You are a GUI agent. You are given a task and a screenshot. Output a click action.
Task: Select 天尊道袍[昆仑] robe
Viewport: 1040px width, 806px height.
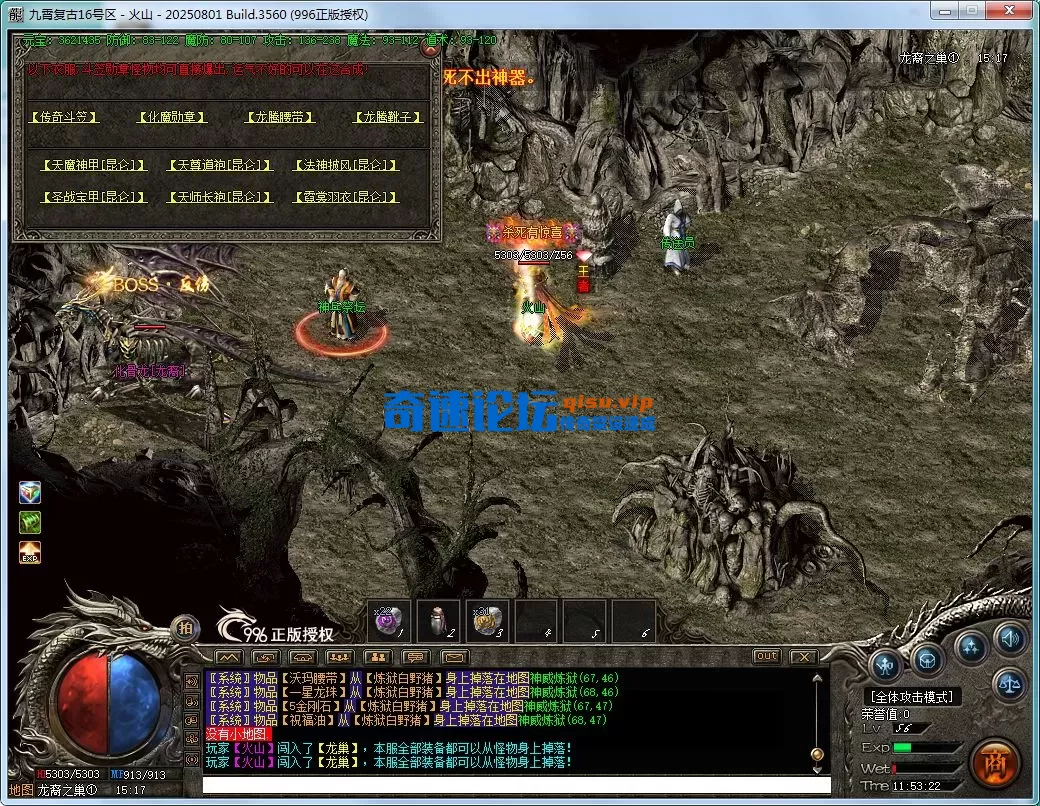(x=219, y=165)
